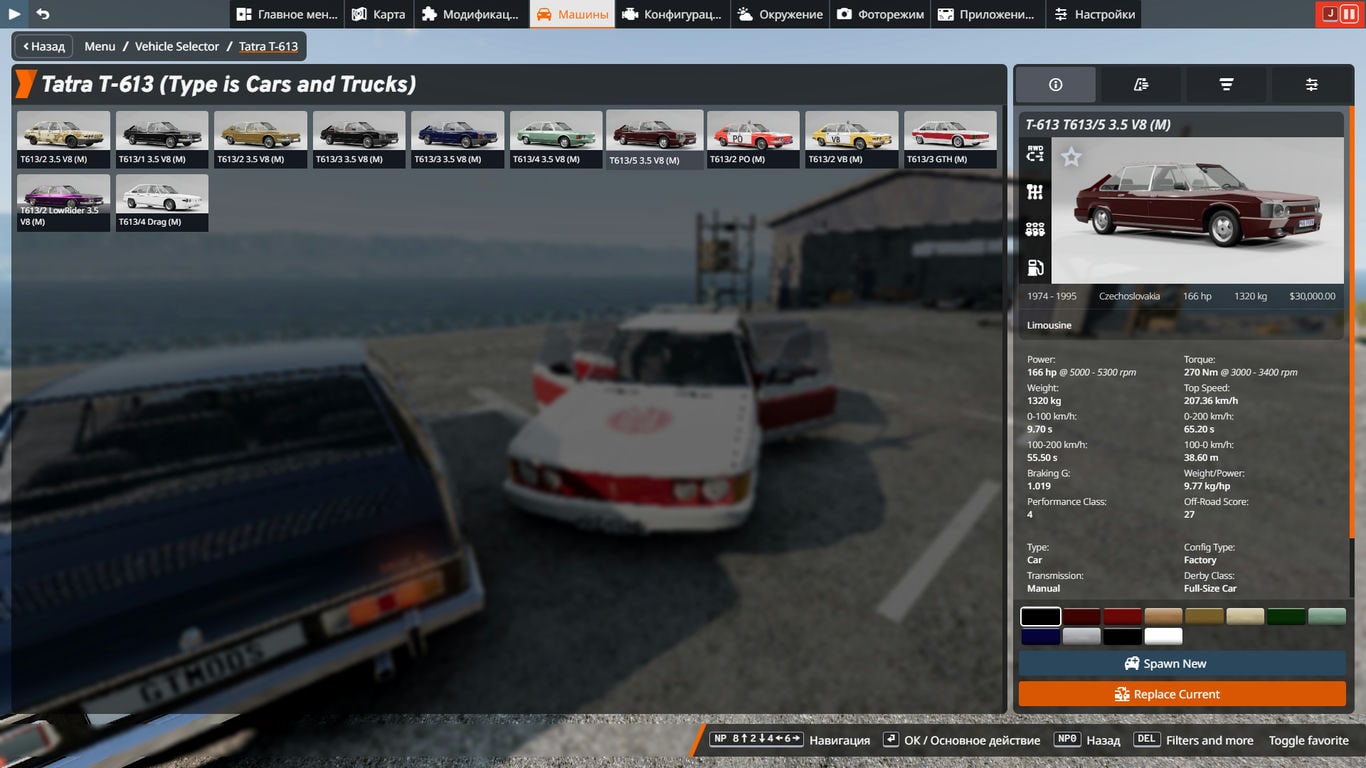Click the Vehicle Selector breadcrumb
This screenshot has width=1366, height=768.
point(177,46)
